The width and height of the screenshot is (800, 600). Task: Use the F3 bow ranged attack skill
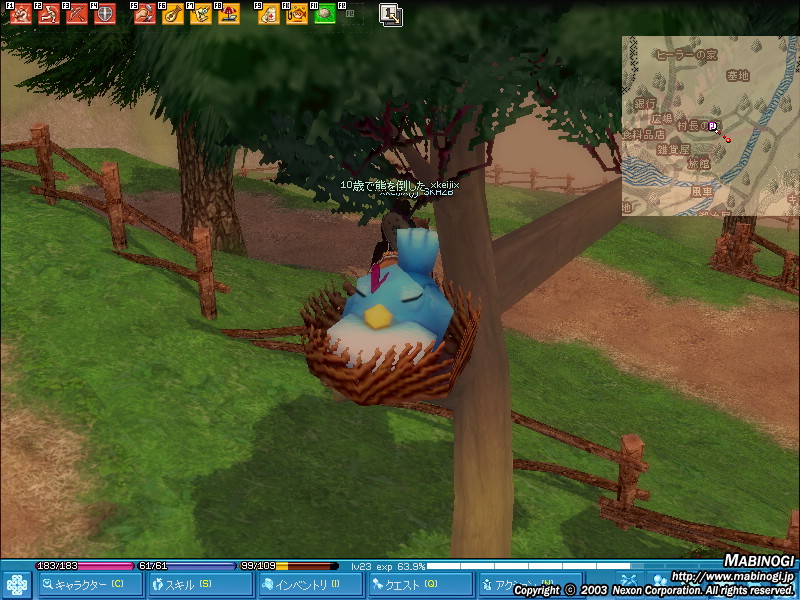pos(76,14)
